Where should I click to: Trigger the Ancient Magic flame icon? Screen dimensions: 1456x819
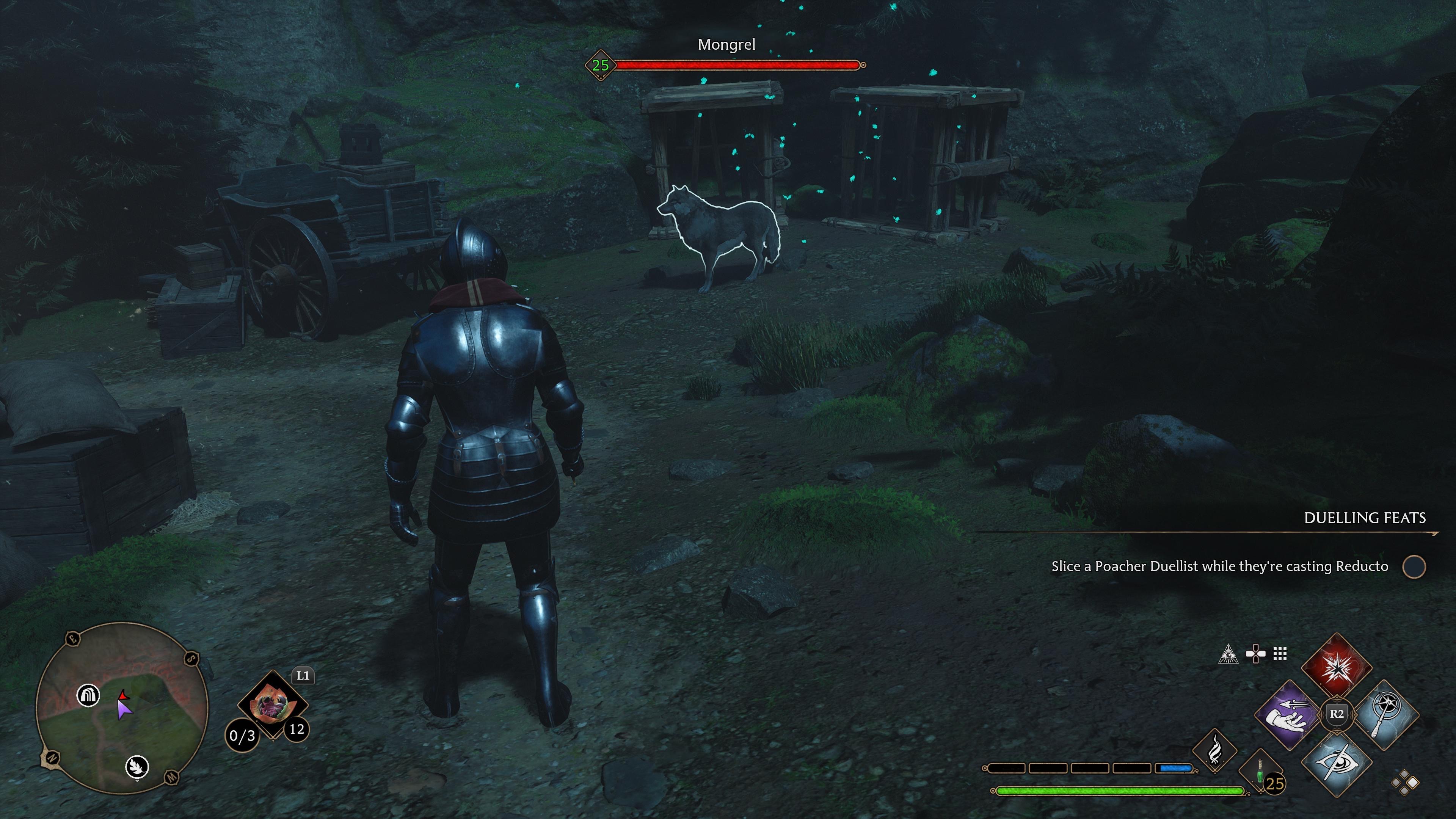[1214, 750]
